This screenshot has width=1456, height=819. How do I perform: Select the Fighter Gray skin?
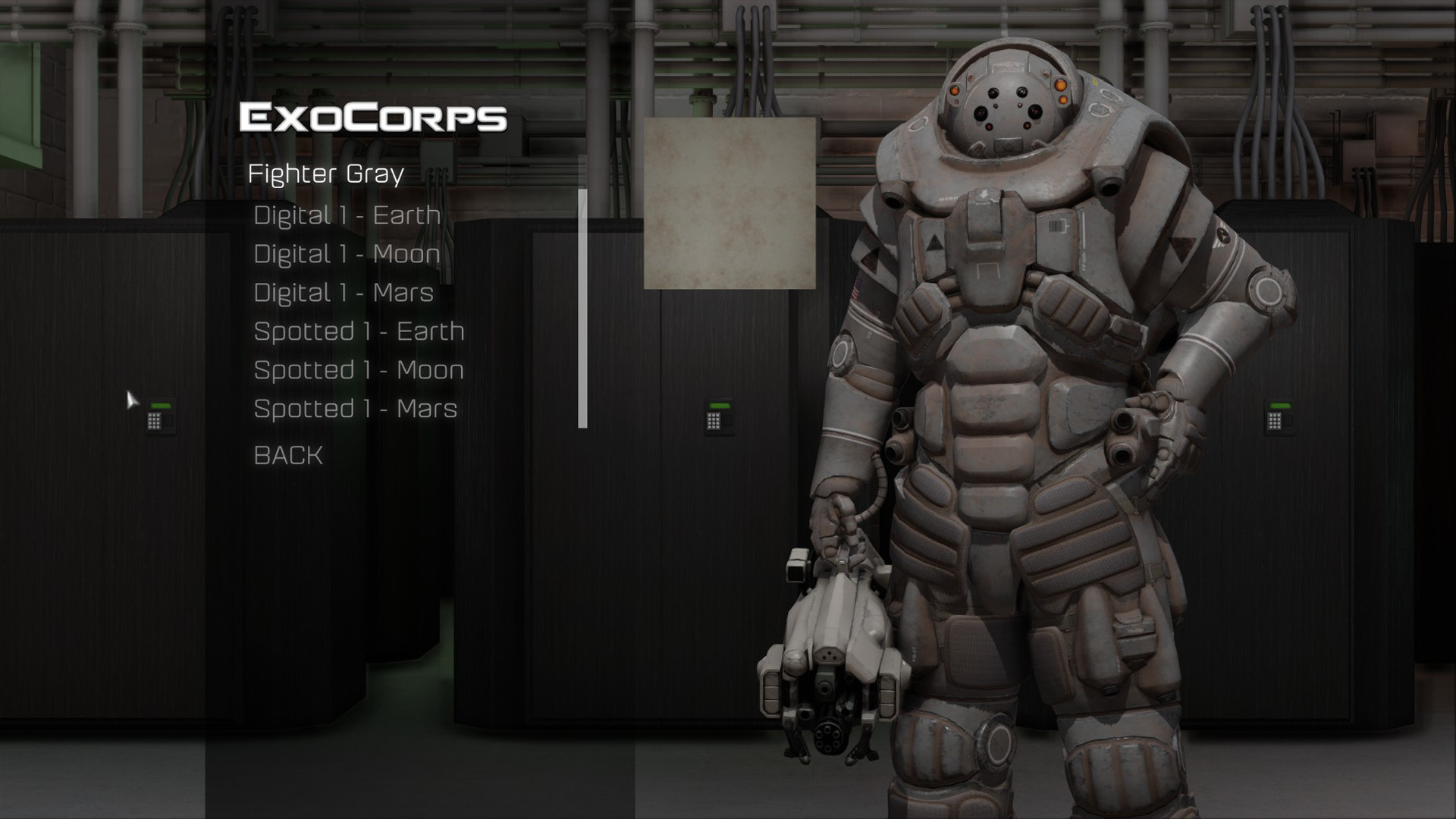click(x=328, y=173)
